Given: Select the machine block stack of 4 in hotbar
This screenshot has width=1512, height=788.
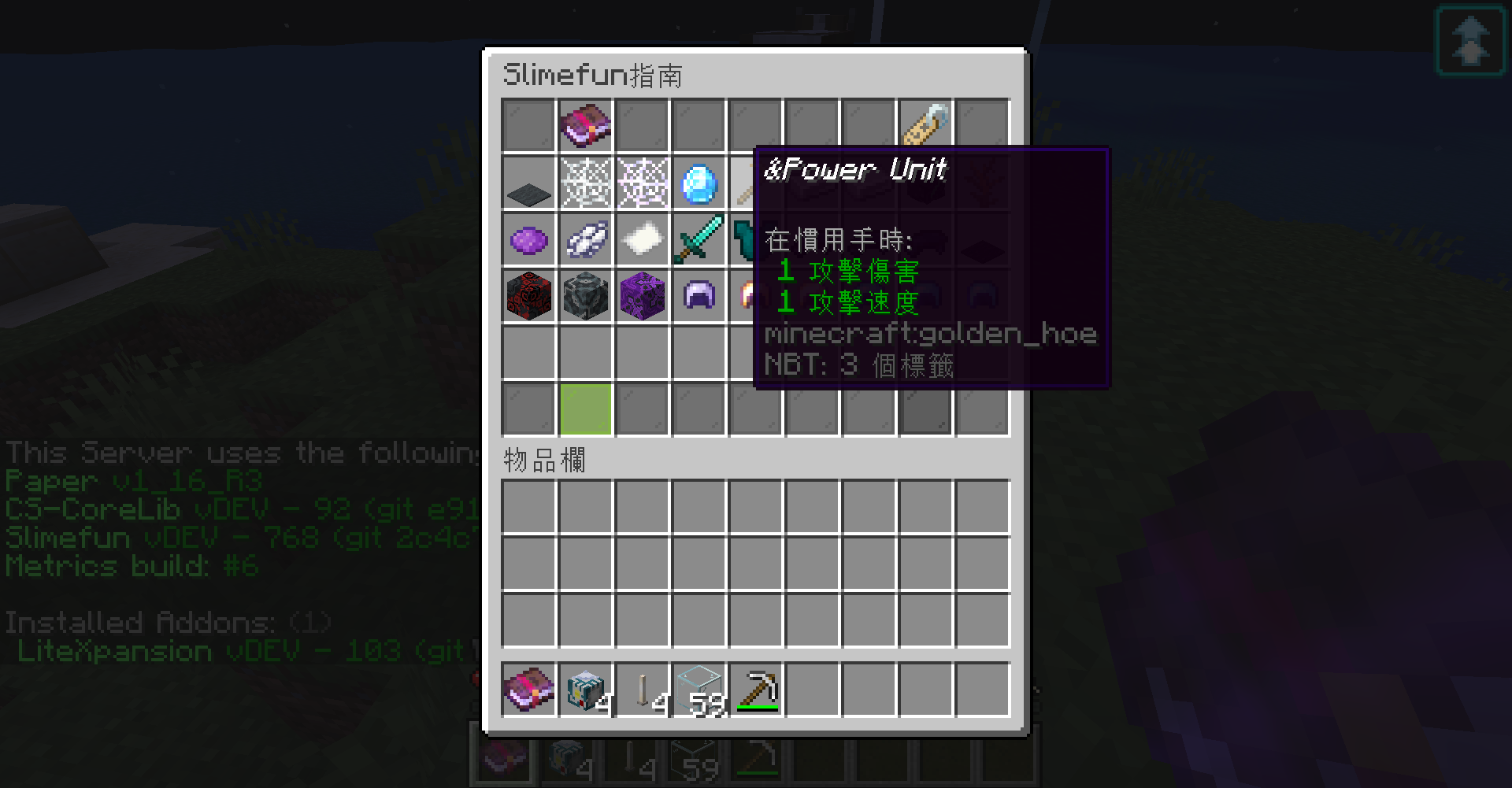Looking at the screenshot, I should (584, 690).
